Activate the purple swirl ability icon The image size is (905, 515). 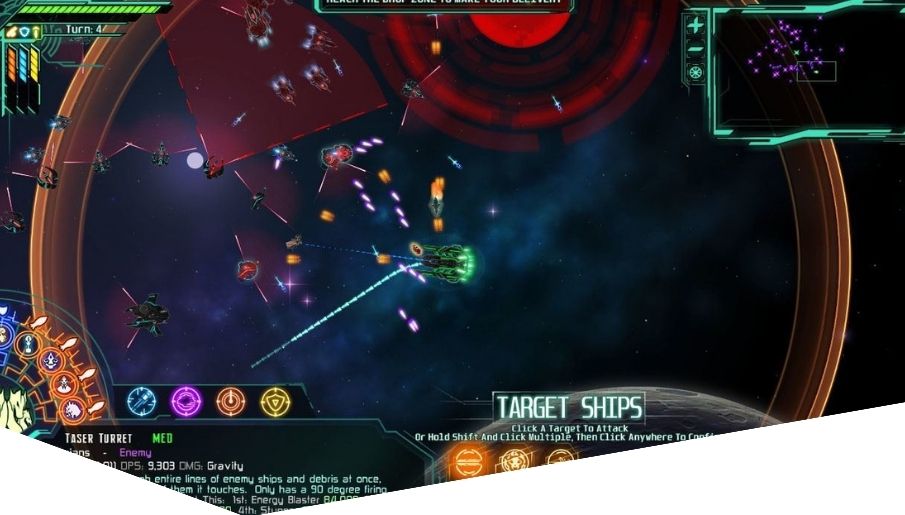(186, 401)
